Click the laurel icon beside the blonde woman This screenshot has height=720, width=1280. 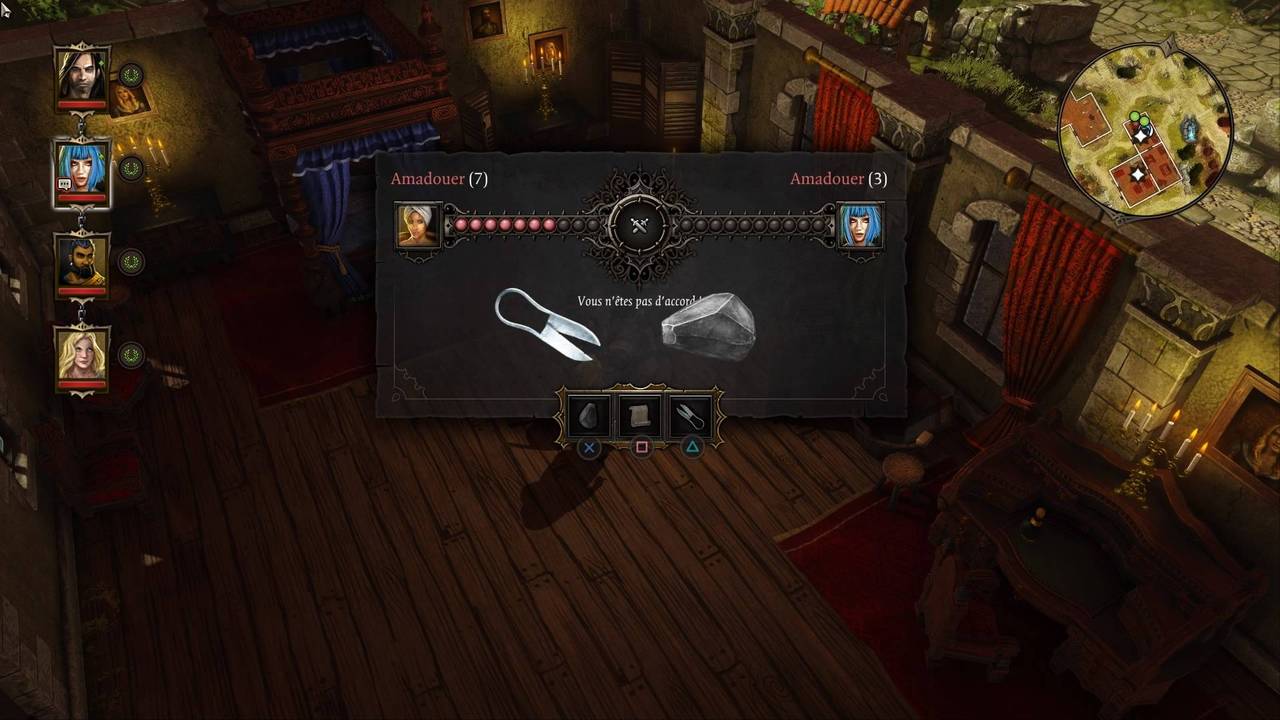coord(131,355)
